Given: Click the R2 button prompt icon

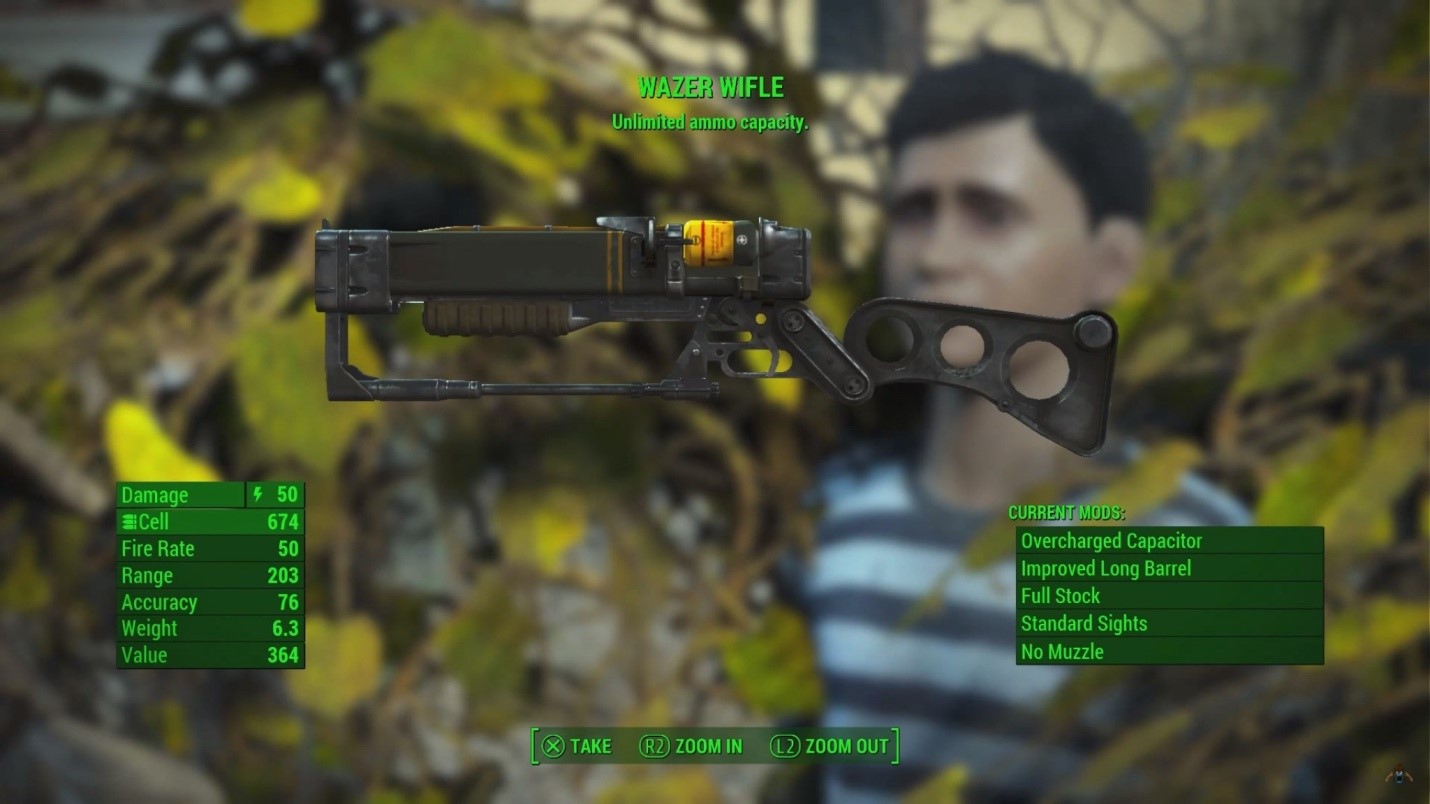Looking at the screenshot, I should (x=656, y=746).
